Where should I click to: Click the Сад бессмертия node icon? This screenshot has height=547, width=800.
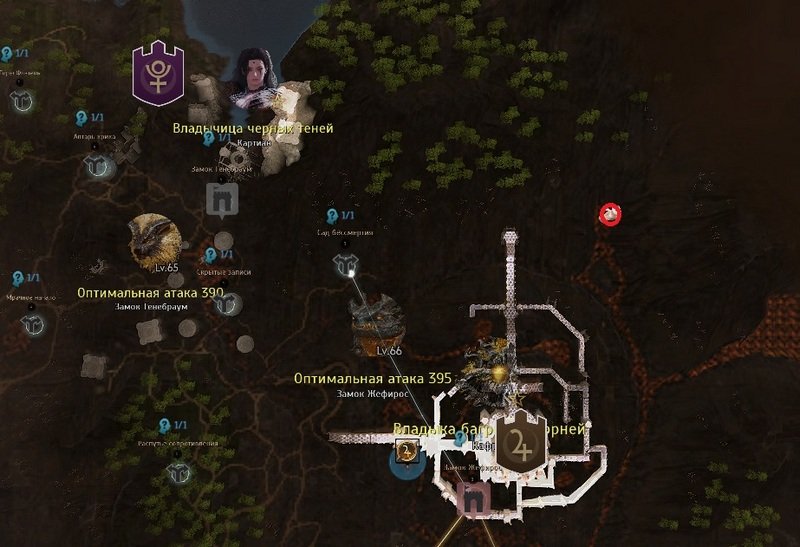coord(345,263)
